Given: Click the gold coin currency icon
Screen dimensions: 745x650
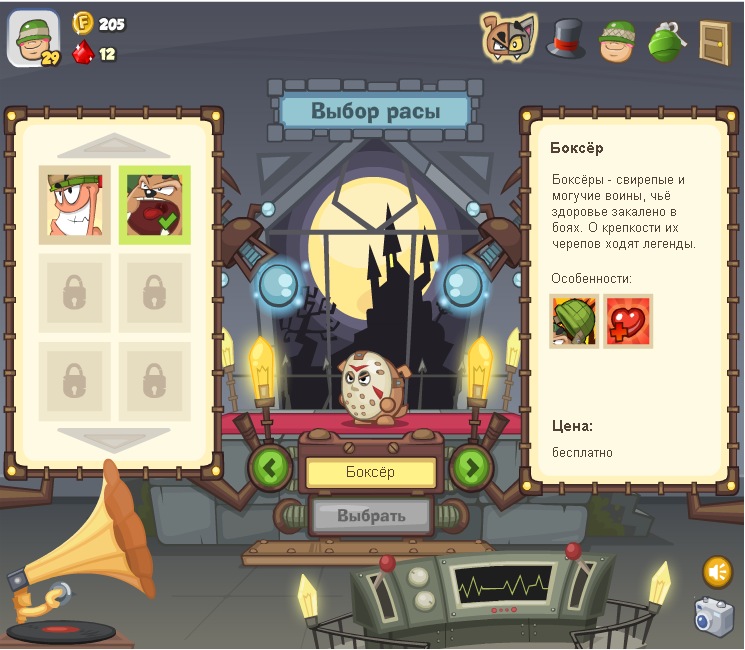Looking at the screenshot, I should click(x=83, y=23).
